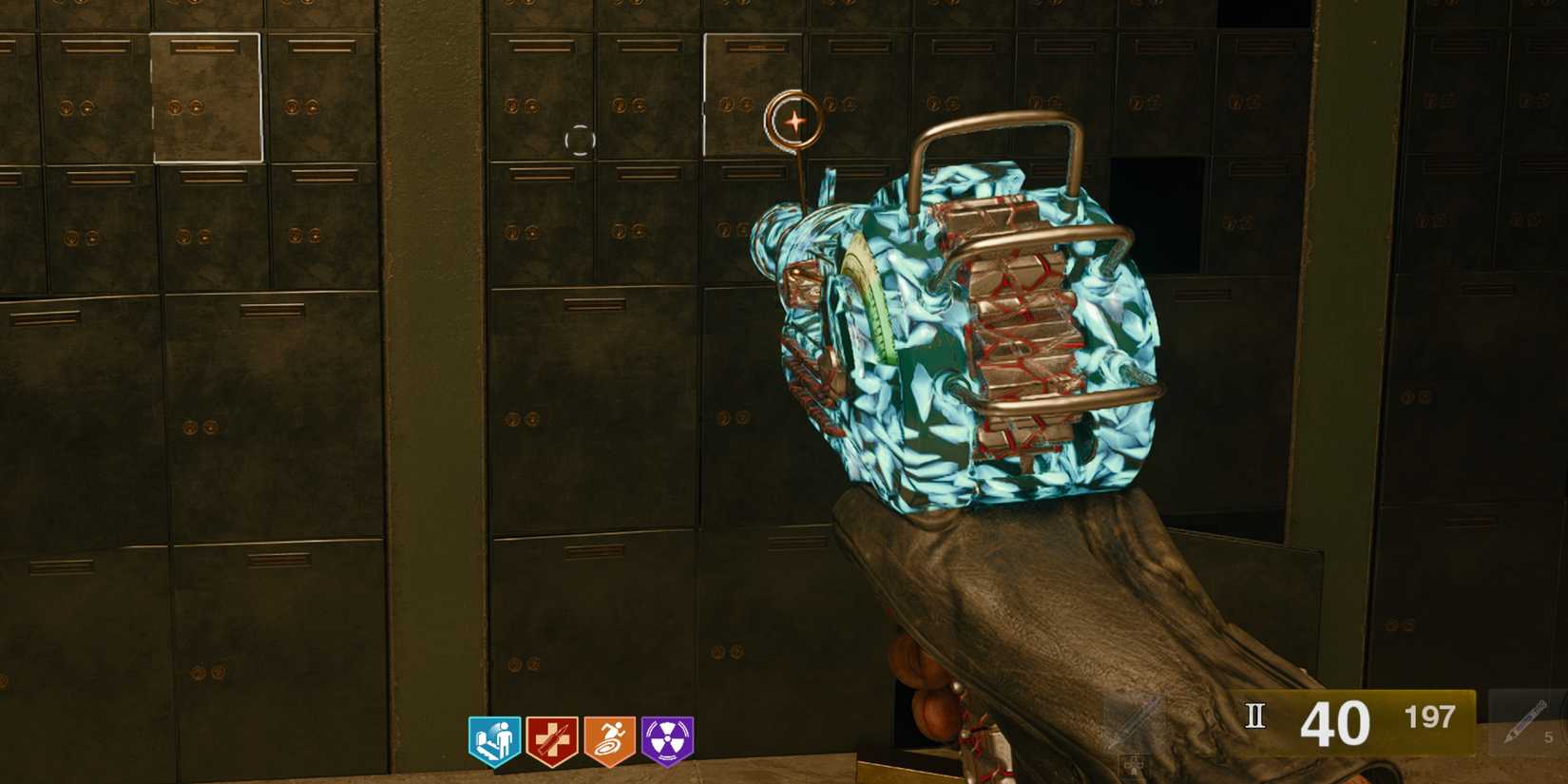Click the tier II Pack-a-Punch numeral
The image size is (1568, 784).
[1254, 715]
